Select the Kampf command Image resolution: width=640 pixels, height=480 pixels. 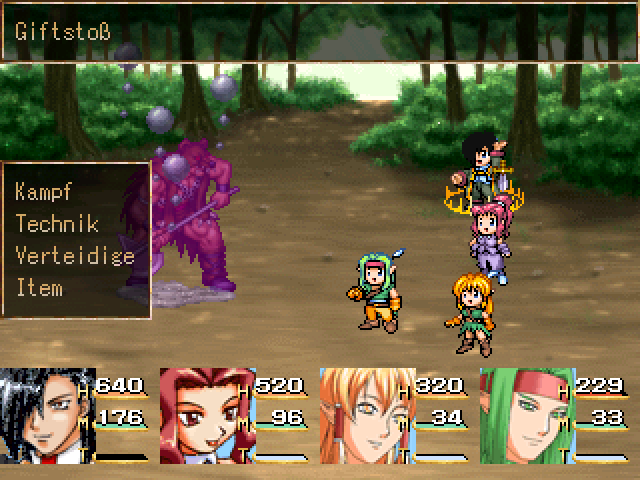[45, 191]
